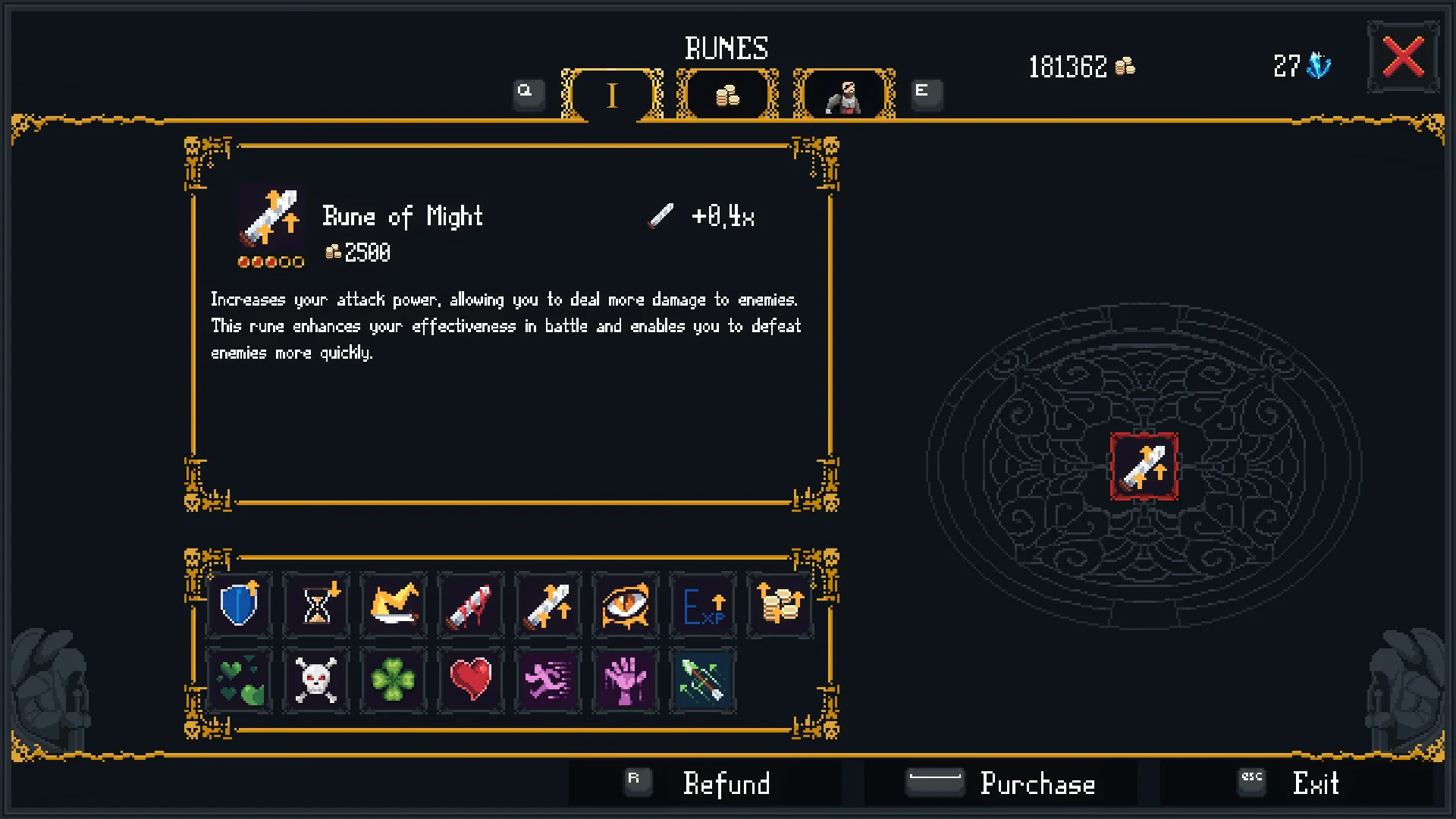
Task: Select the Roman numeral I tab
Action: (x=612, y=96)
